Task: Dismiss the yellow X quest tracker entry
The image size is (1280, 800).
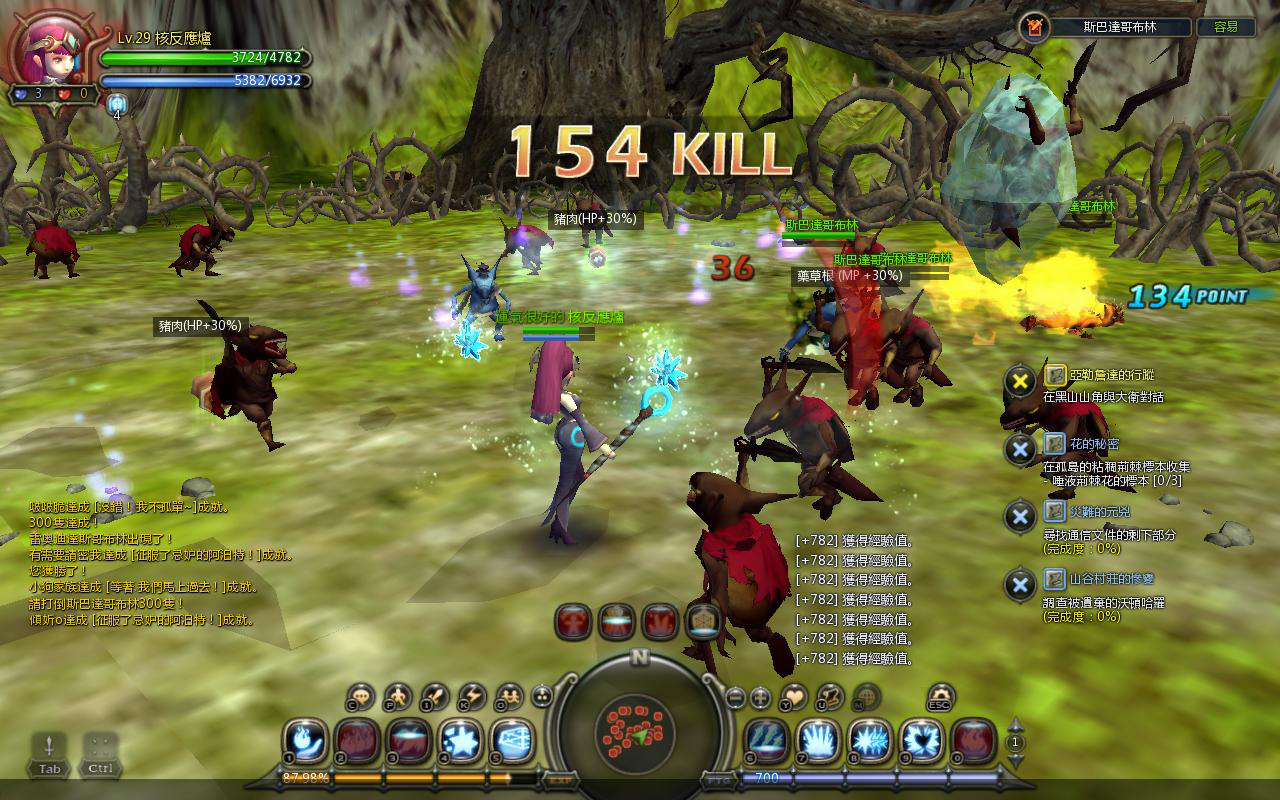Action: [1020, 380]
